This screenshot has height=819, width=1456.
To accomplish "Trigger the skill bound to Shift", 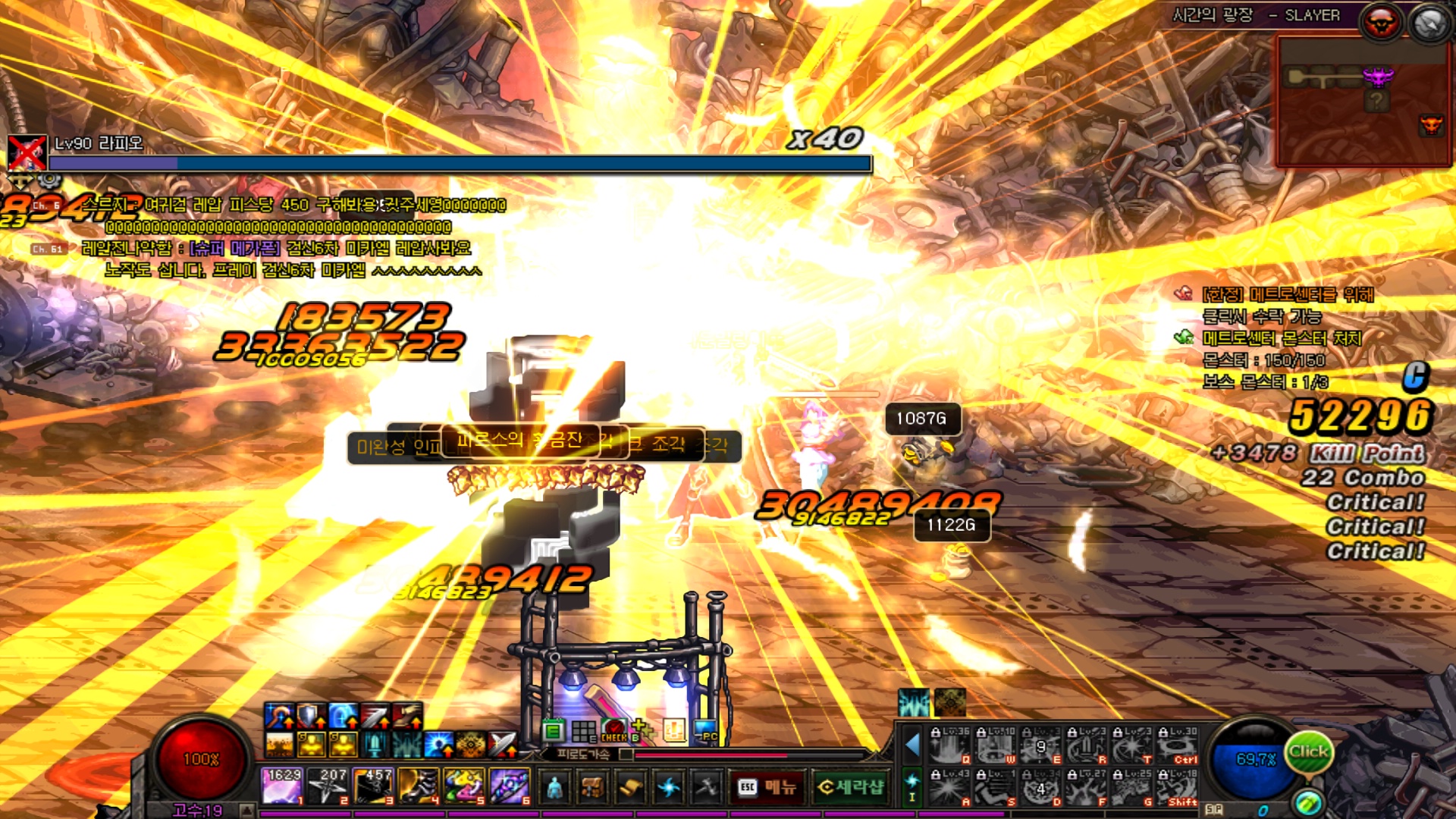I will pos(1178,788).
